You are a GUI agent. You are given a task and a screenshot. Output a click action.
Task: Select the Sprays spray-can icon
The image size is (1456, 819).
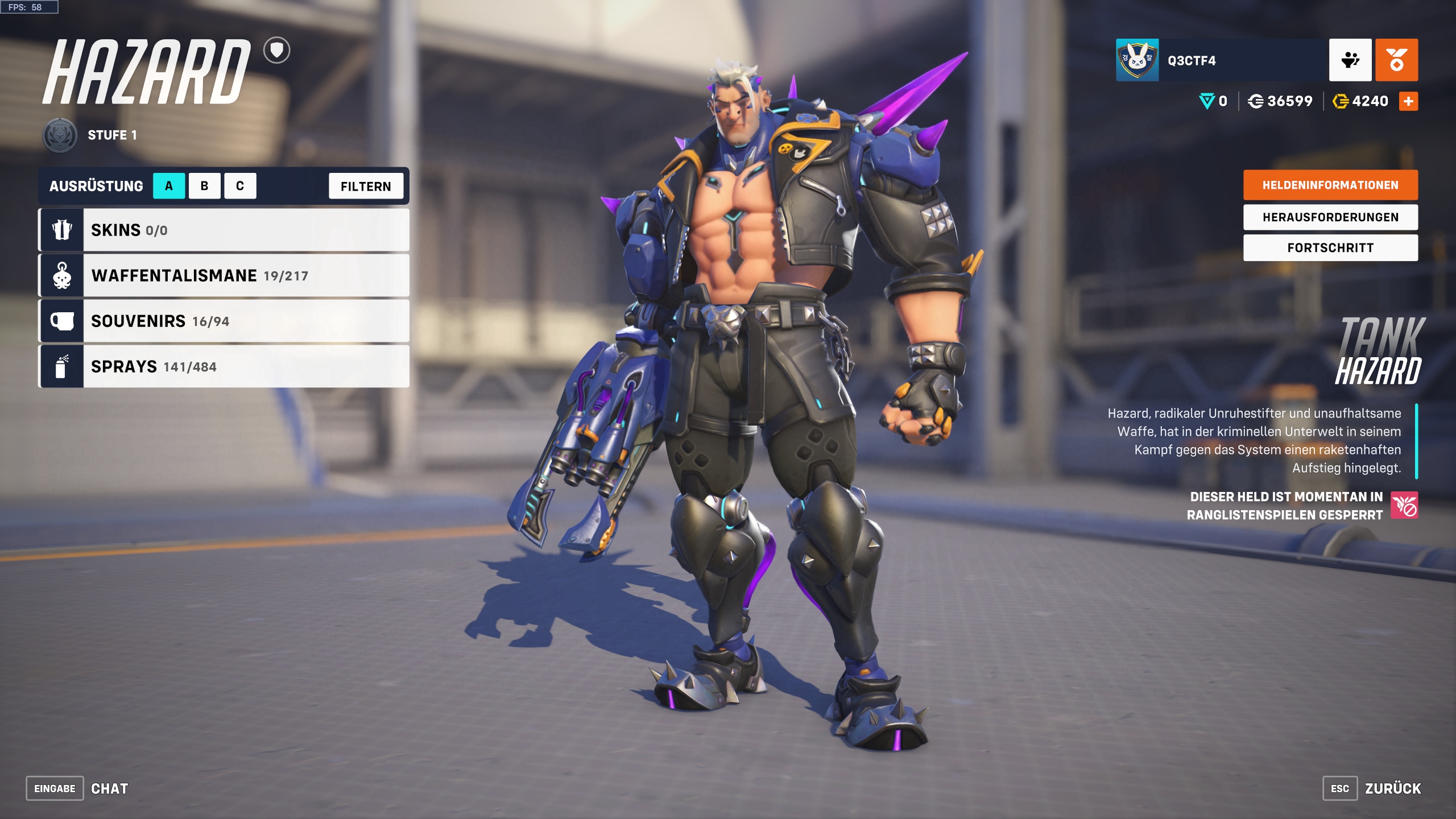click(x=61, y=366)
